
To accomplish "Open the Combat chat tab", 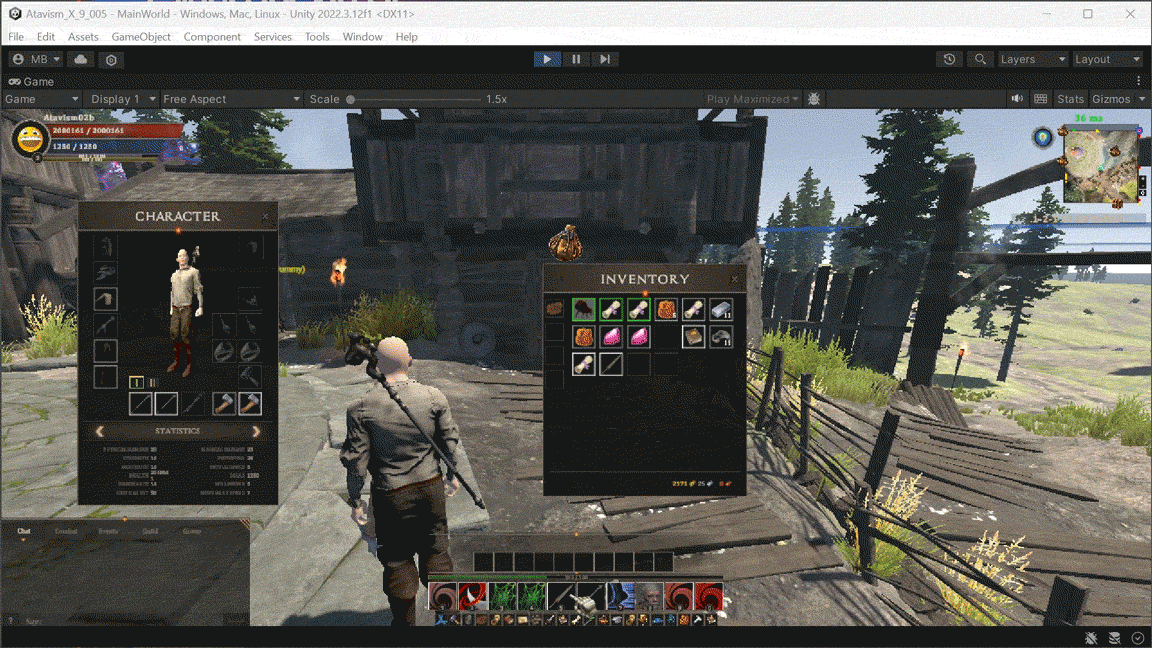I will [66, 532].
